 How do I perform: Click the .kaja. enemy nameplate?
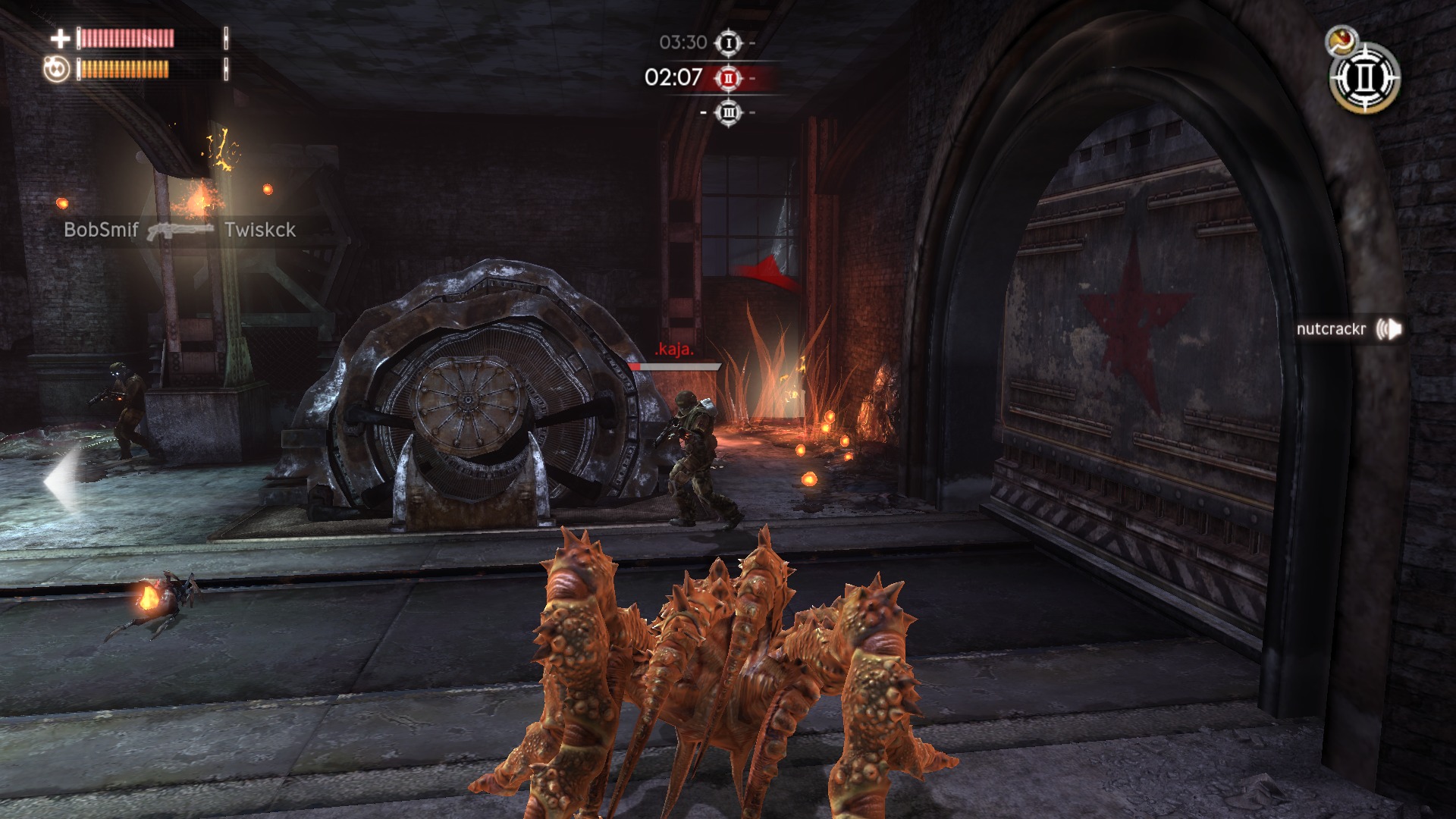click(674, 350)
